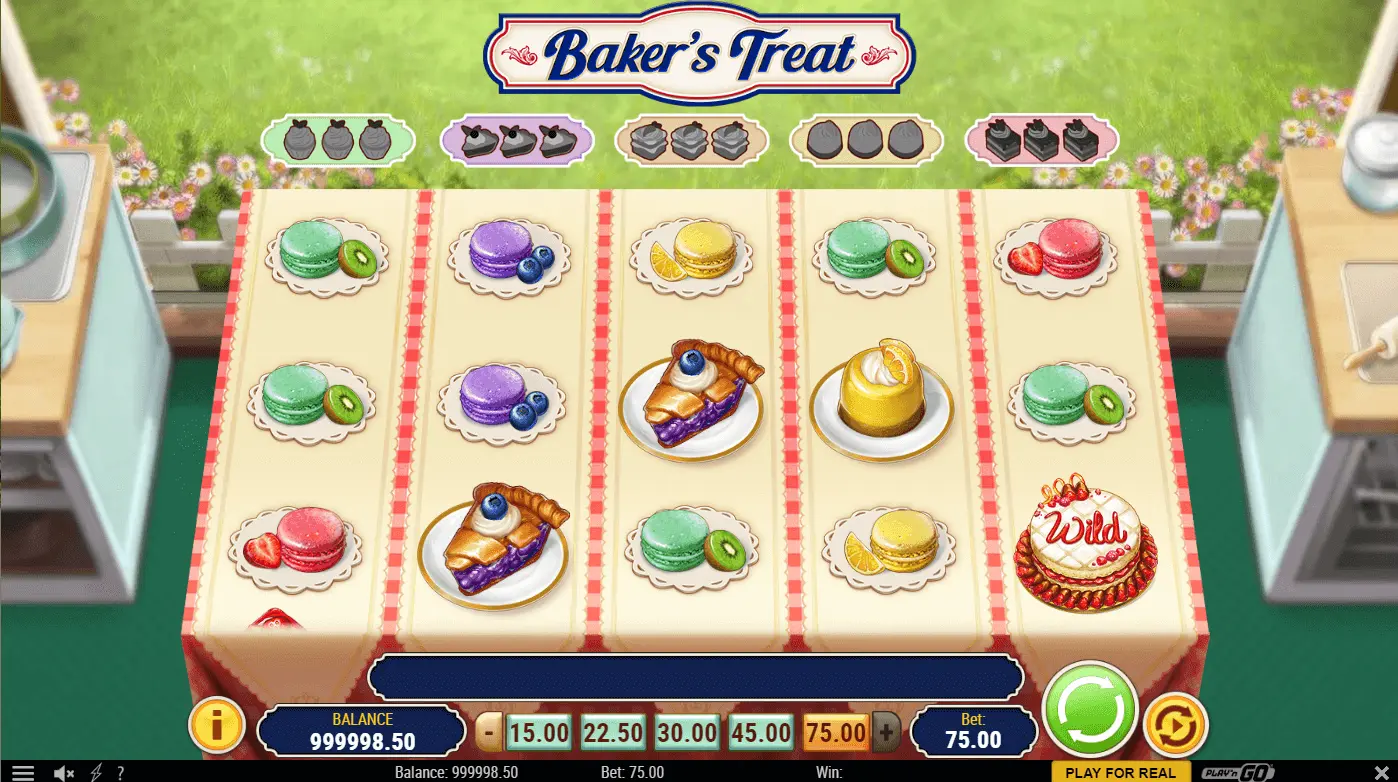Spin the reels with the green button
Viewport: 1398px width, 782px height.
(x=1090, y=710)
